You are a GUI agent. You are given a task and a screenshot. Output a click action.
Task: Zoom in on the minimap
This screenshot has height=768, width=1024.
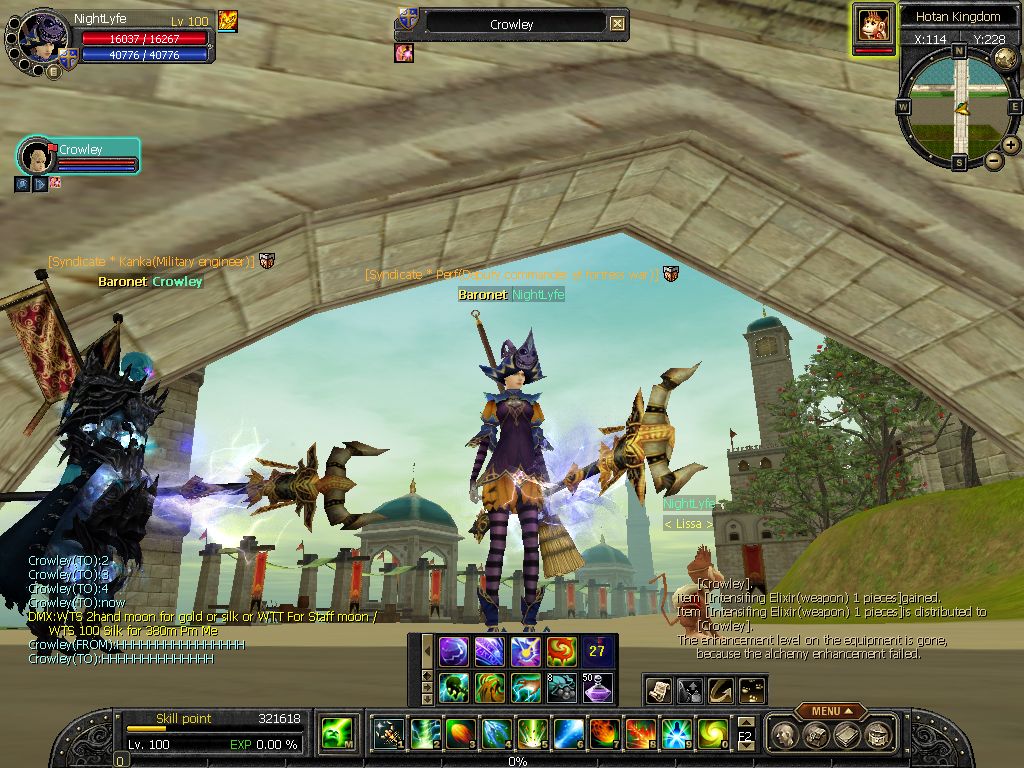tap(1012, 144)
